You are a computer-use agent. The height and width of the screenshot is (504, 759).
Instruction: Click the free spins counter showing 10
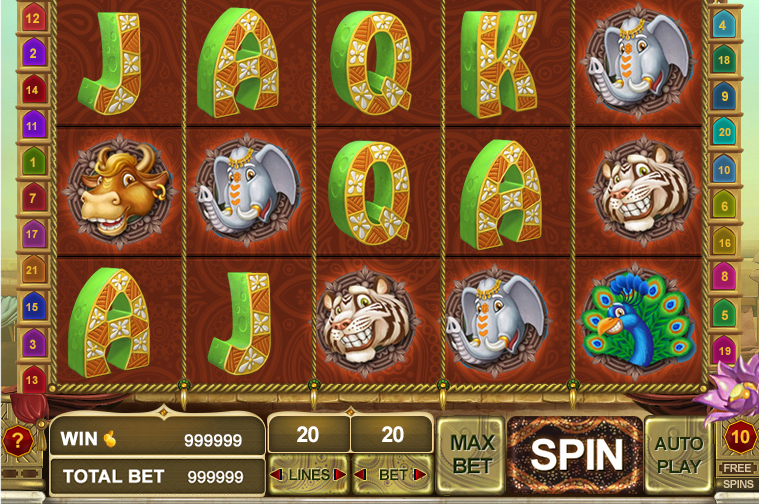pyautogui.click(x=740, y=437)
